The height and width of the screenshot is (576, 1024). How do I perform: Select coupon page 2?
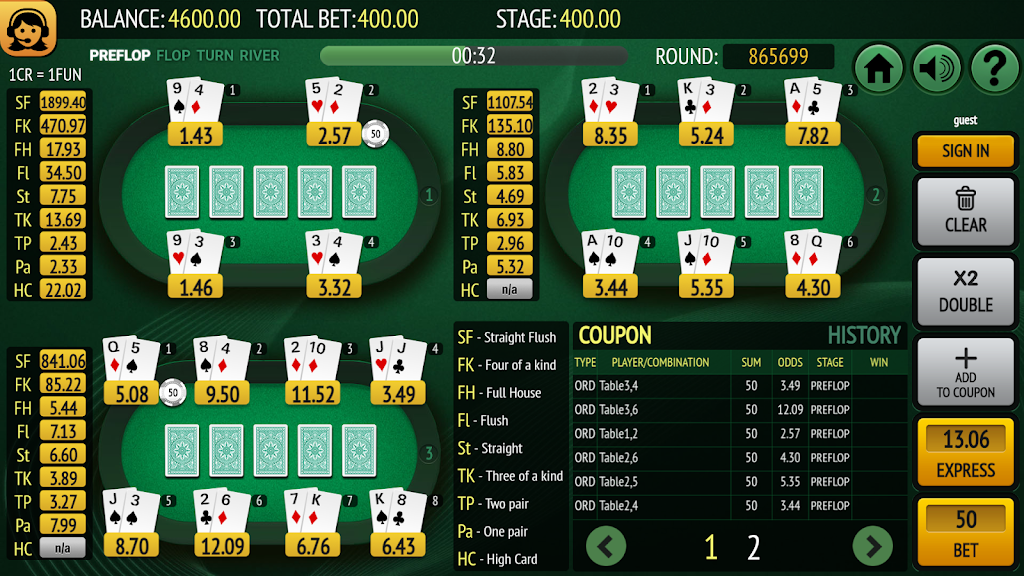[x=754, y=547]
